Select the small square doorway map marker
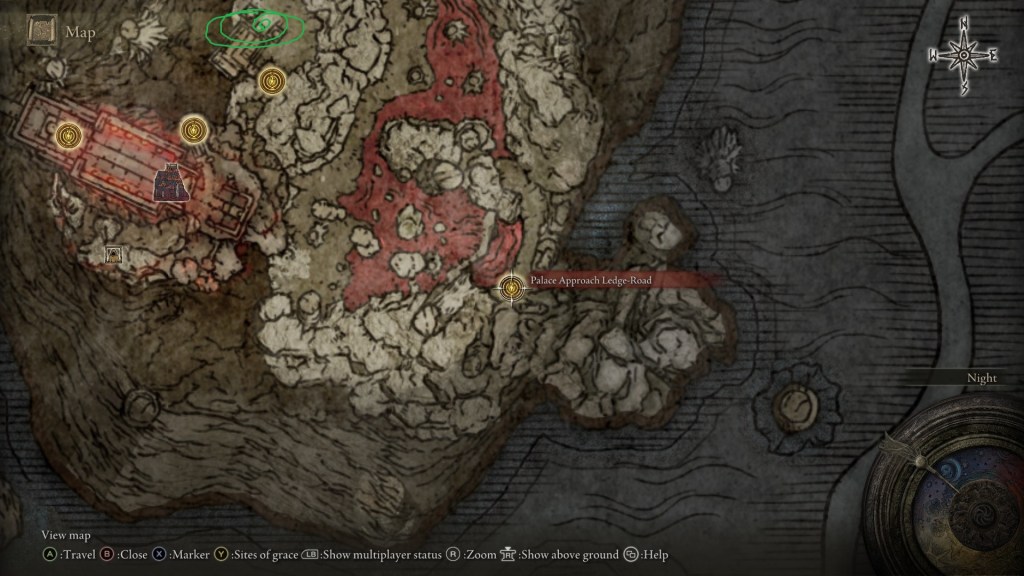1024x576 pixels. (x=114, y=255)
